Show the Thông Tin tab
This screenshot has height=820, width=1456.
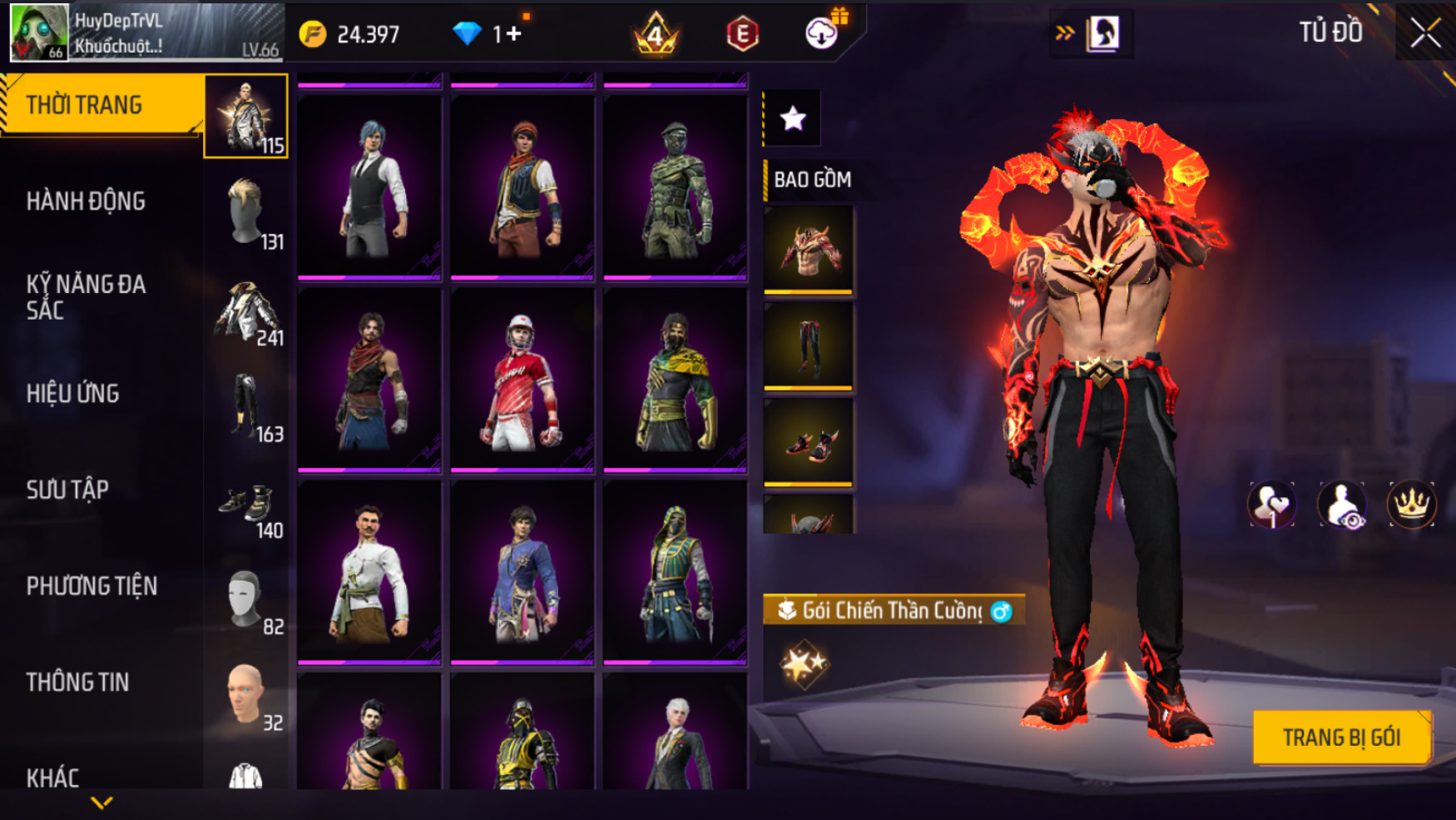coord(78,682)
